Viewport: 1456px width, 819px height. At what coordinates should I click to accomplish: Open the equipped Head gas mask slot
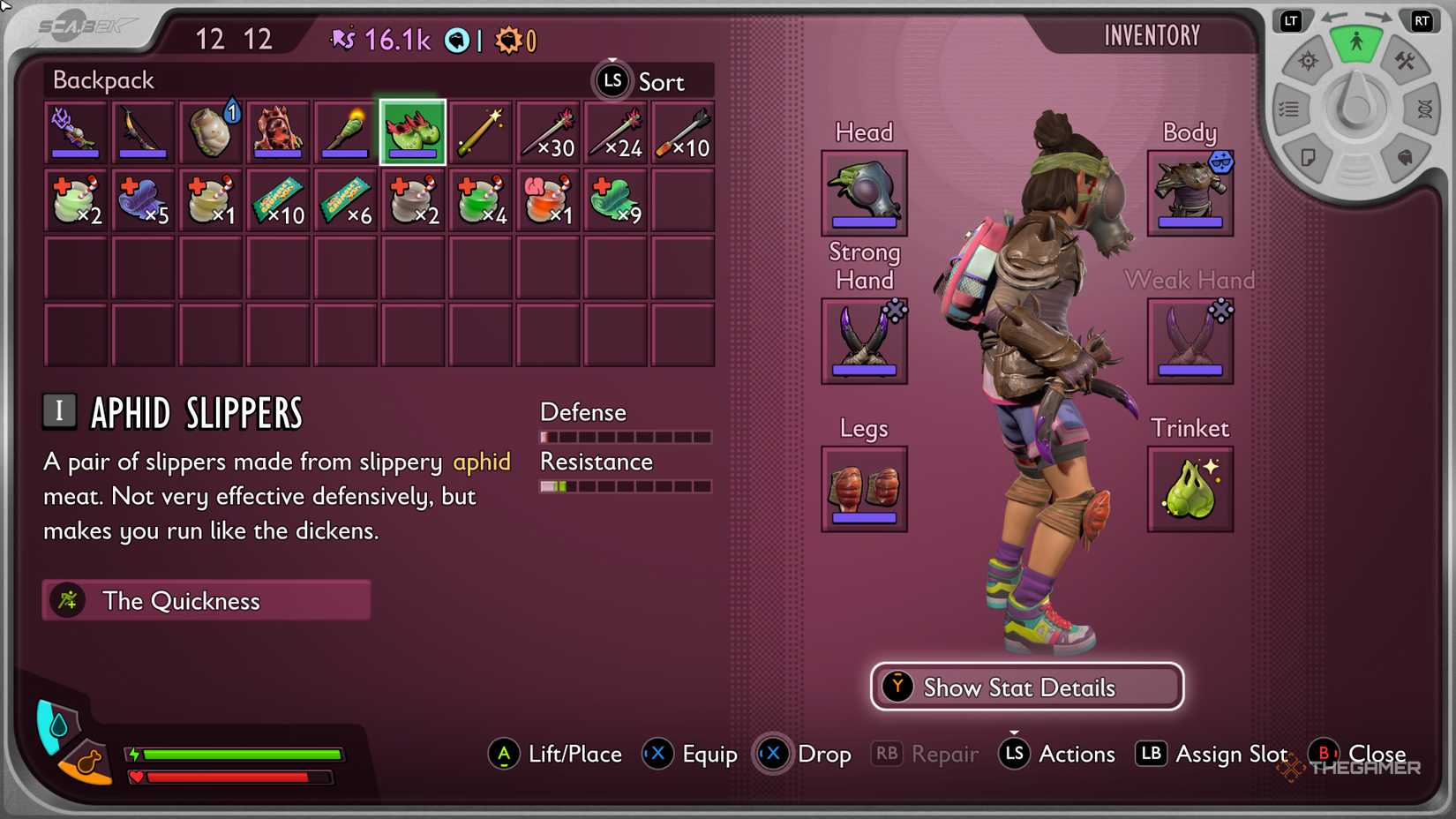[864, 192]
